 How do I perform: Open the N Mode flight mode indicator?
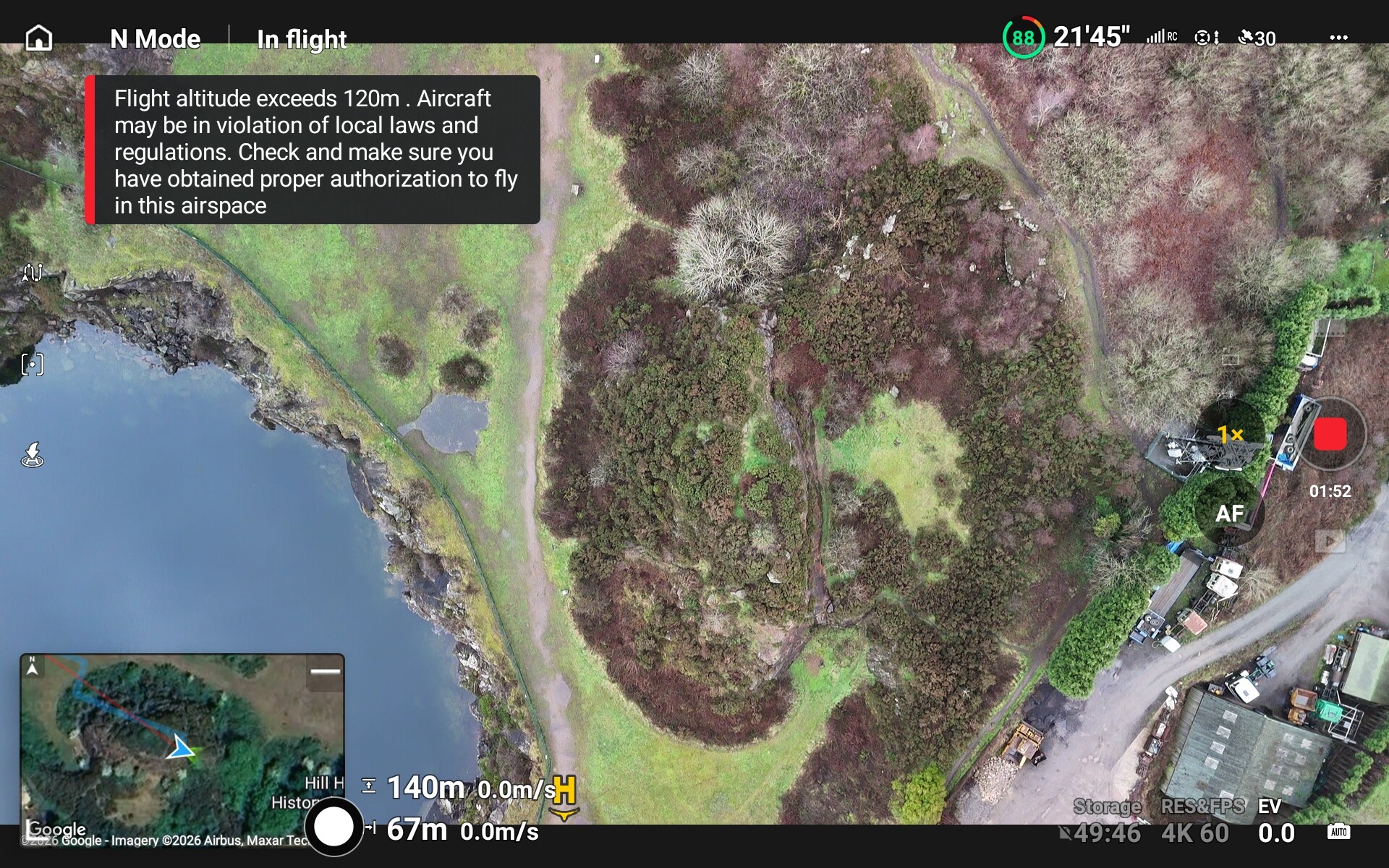[155, 38]
